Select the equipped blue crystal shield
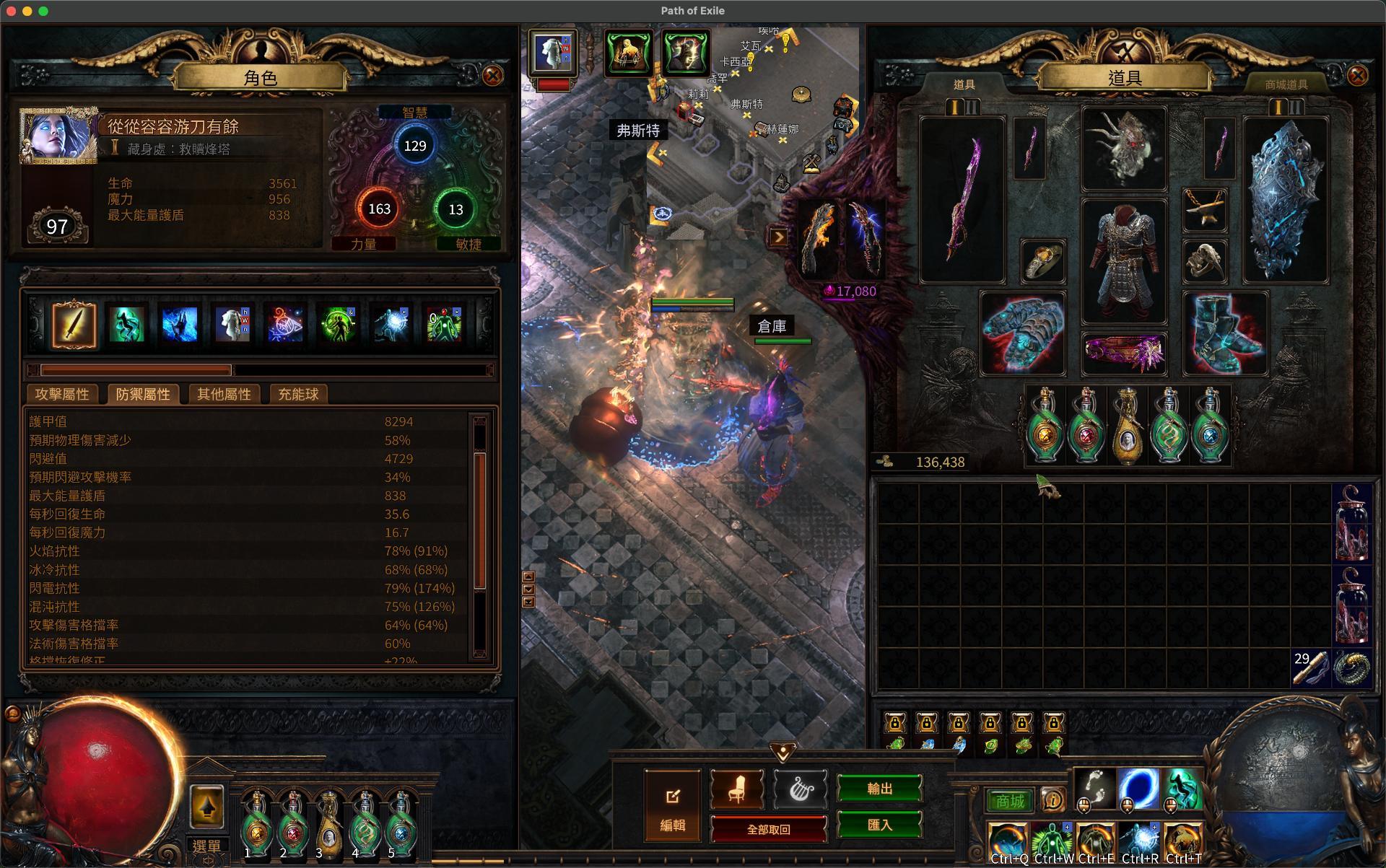 pyautogui.click(x=1286, y=200)
